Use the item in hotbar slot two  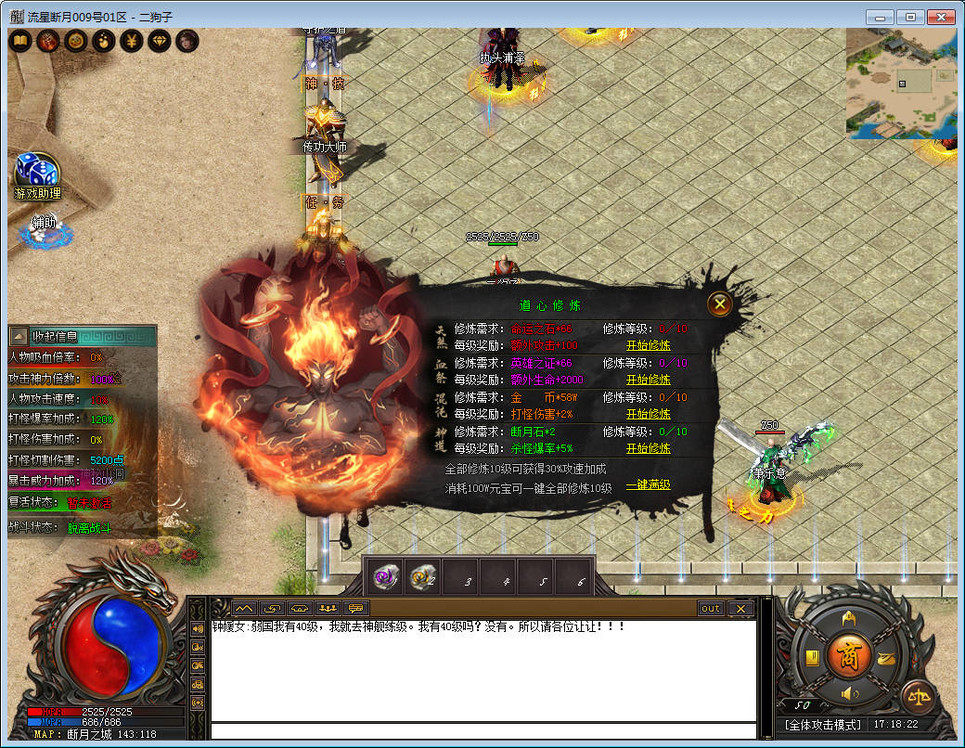pos(423,576)
